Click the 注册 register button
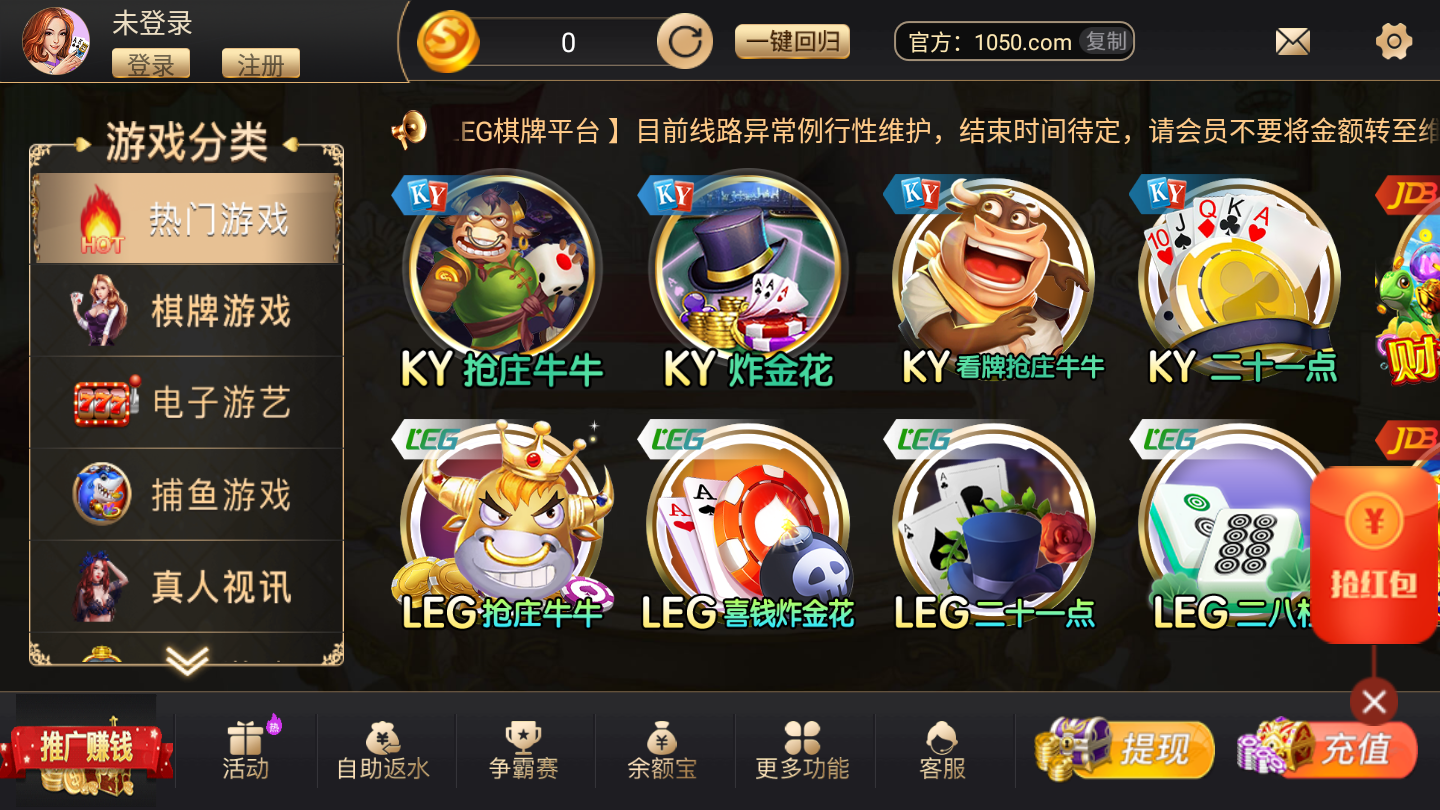 coord(263,63)
